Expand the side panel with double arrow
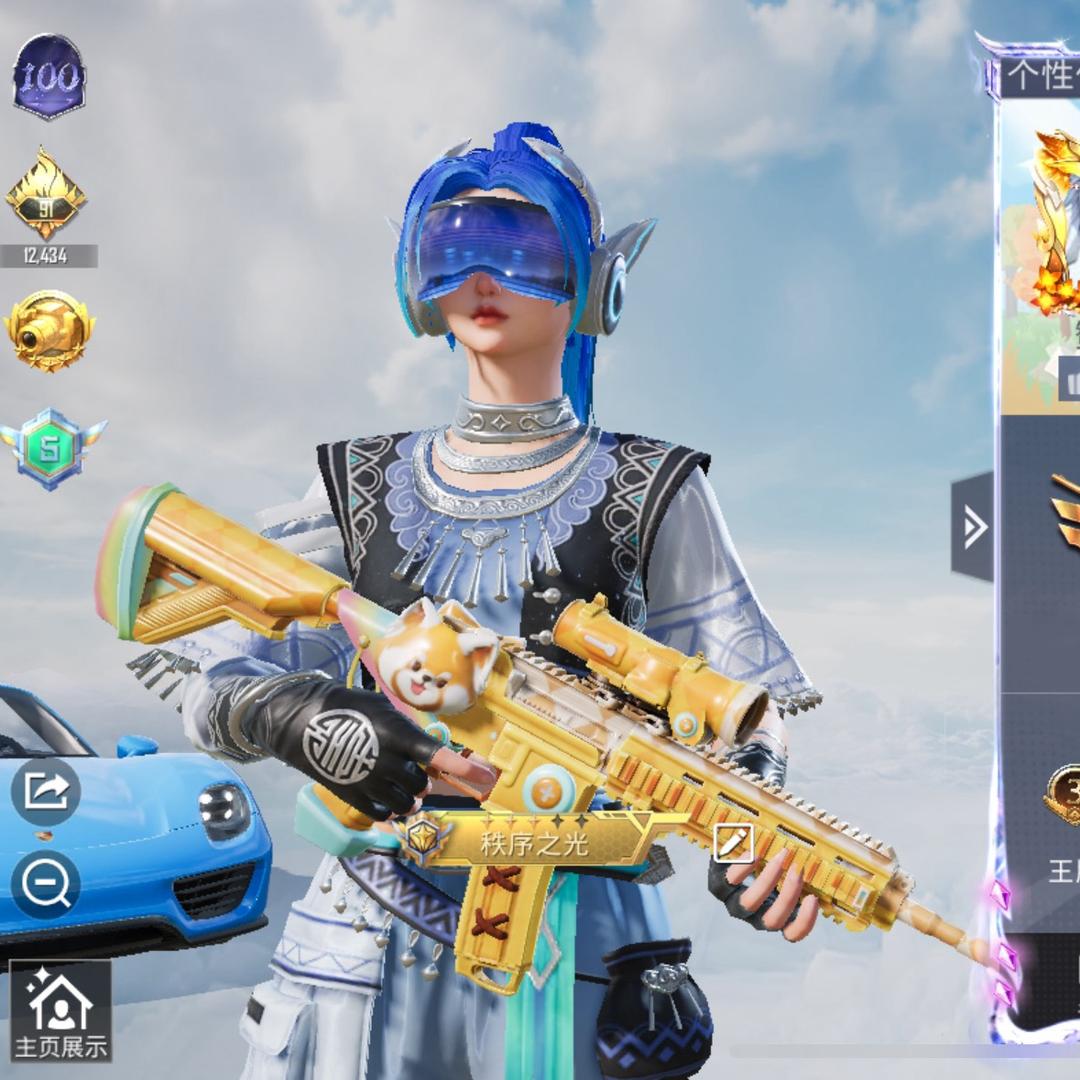 click(973, 527)
